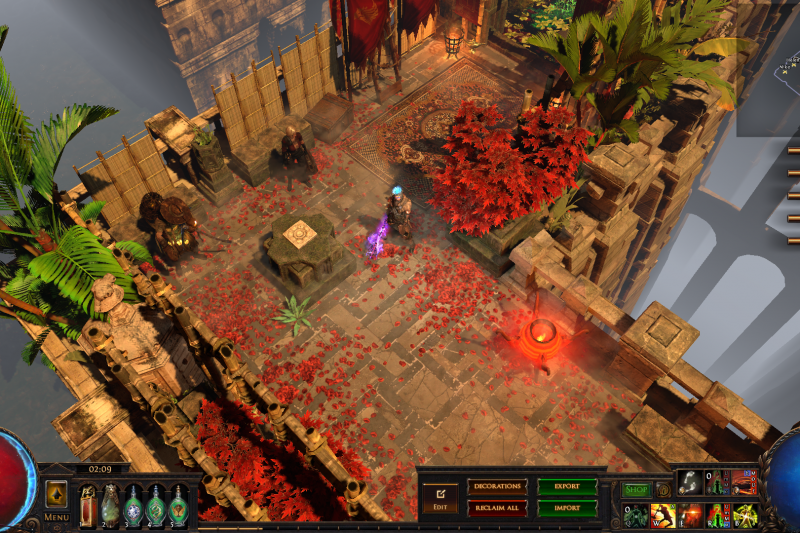Open the hideout Edit mode

439,496
